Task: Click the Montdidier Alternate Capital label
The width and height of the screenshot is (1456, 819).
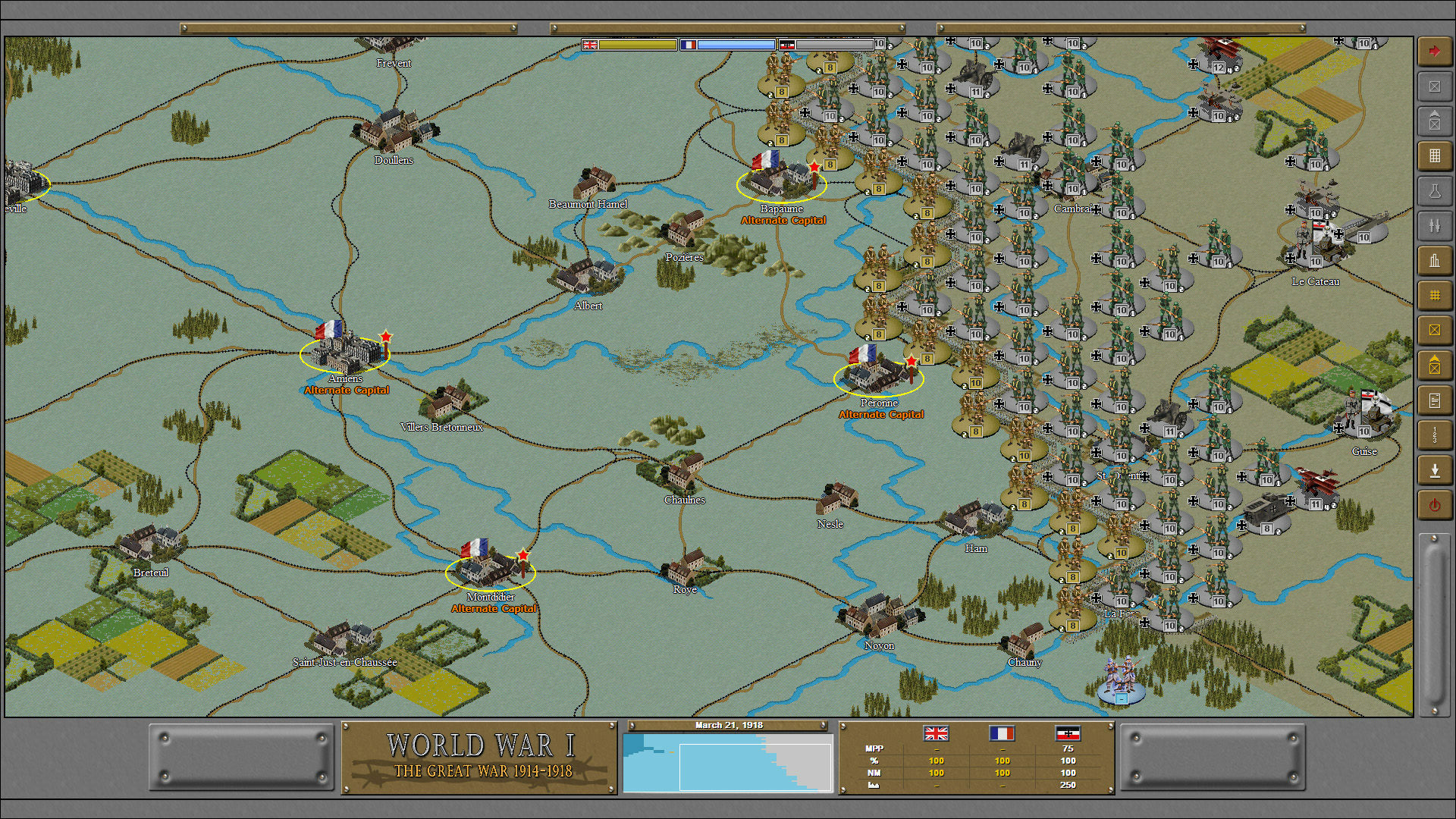Action: [x=495, y=608]
